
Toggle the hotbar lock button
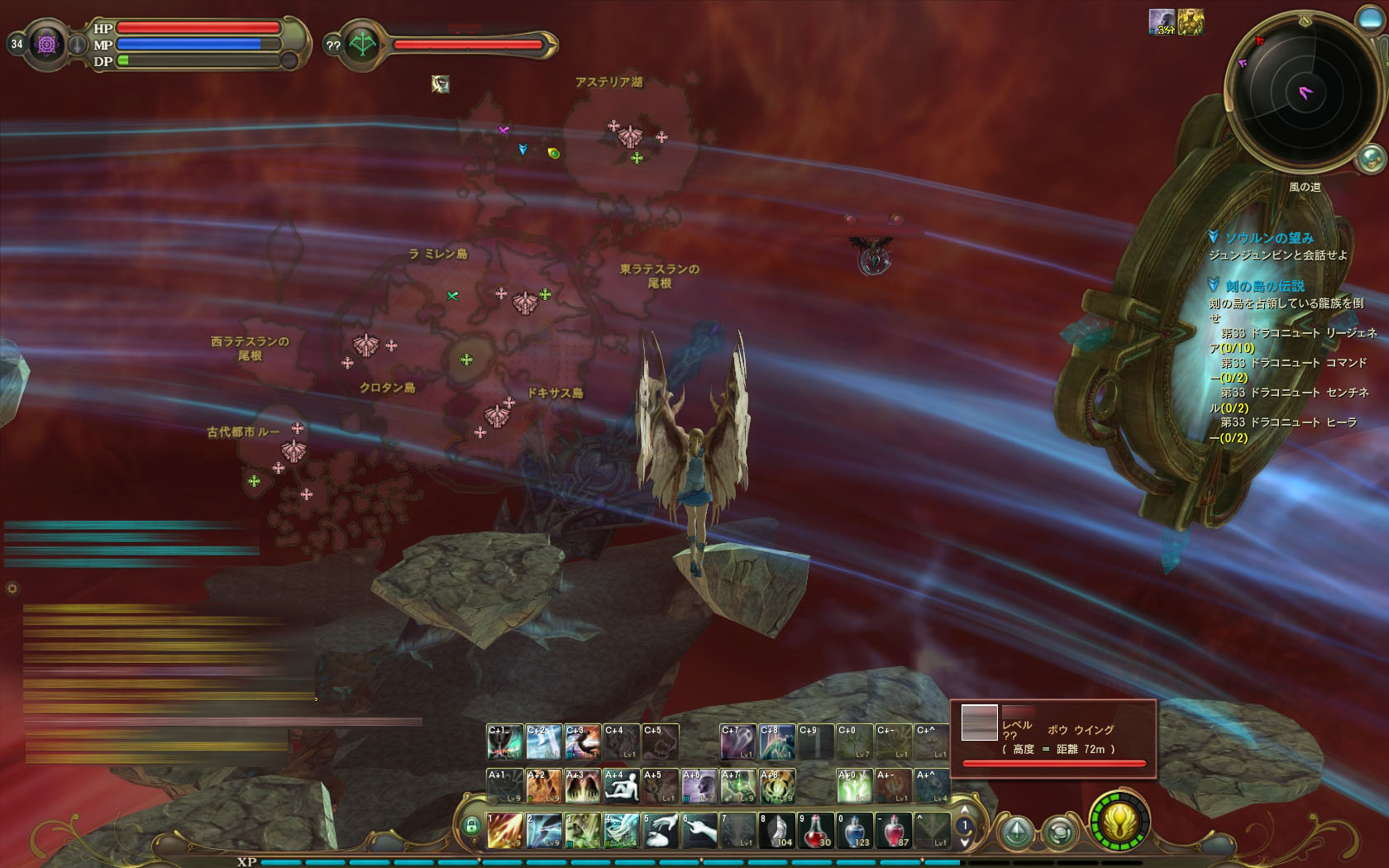471,826
